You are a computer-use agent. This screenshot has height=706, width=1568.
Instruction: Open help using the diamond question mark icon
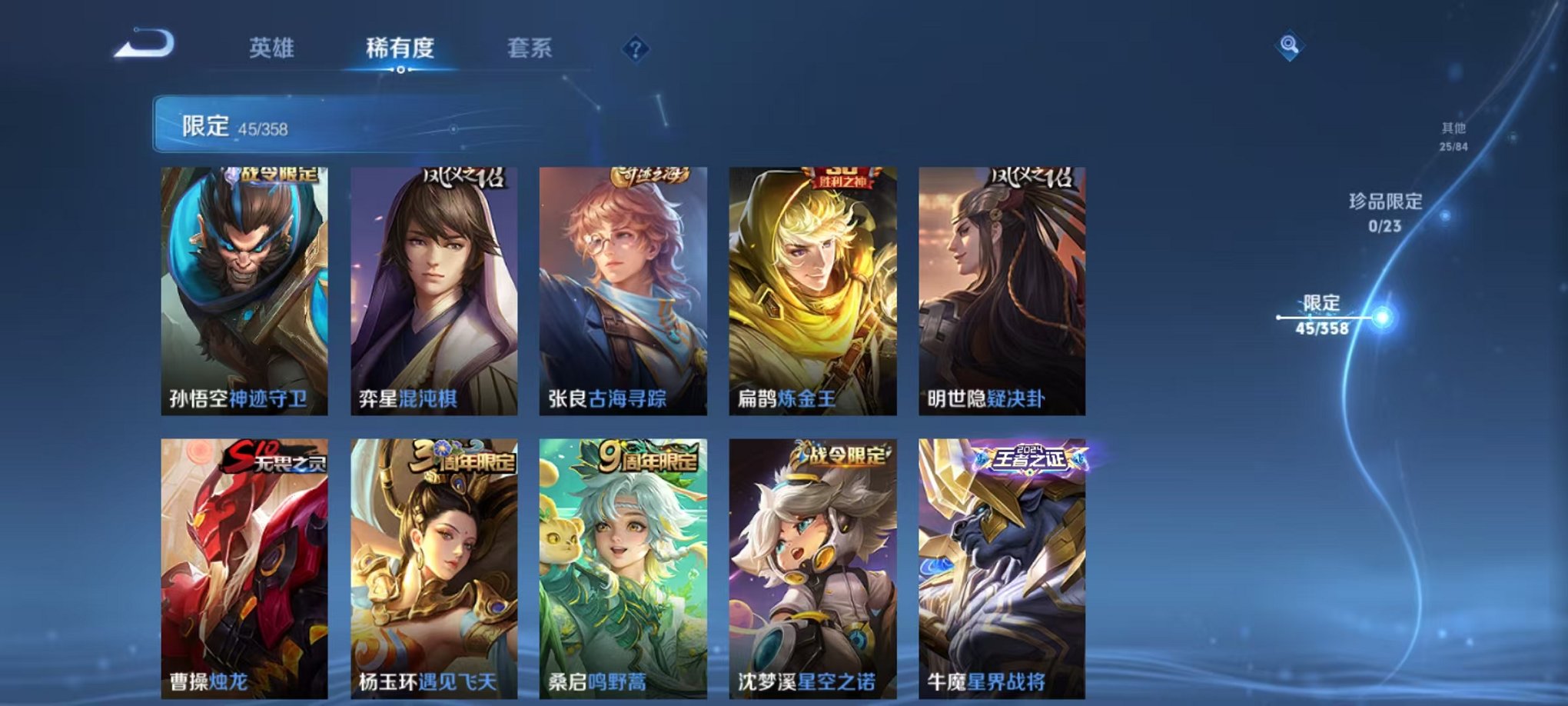(635, 48)
